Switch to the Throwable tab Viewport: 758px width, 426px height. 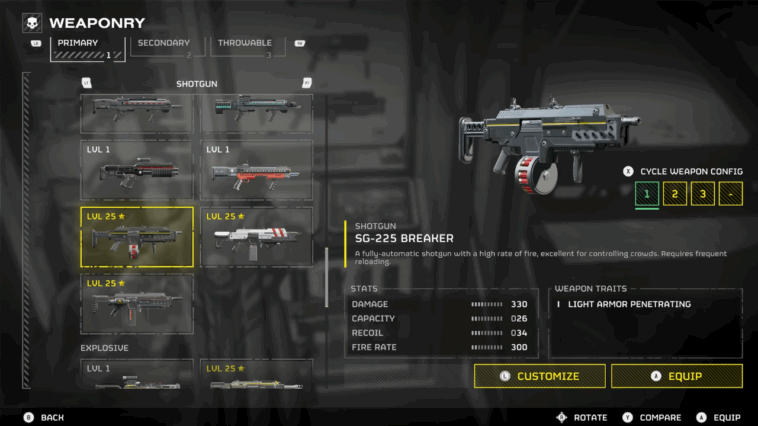coord(245,47)
